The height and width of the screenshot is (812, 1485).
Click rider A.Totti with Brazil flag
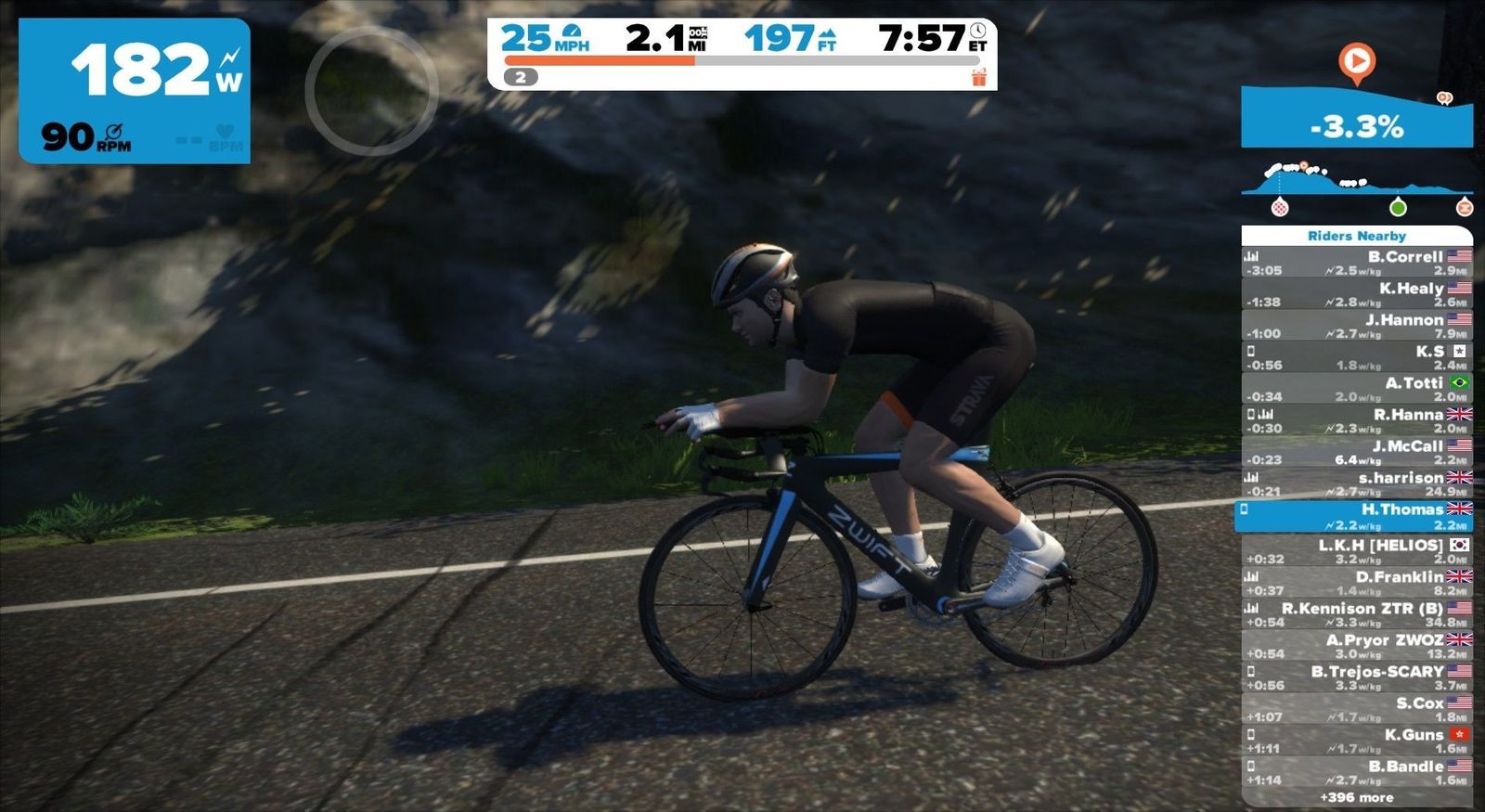coord(1357,389)
